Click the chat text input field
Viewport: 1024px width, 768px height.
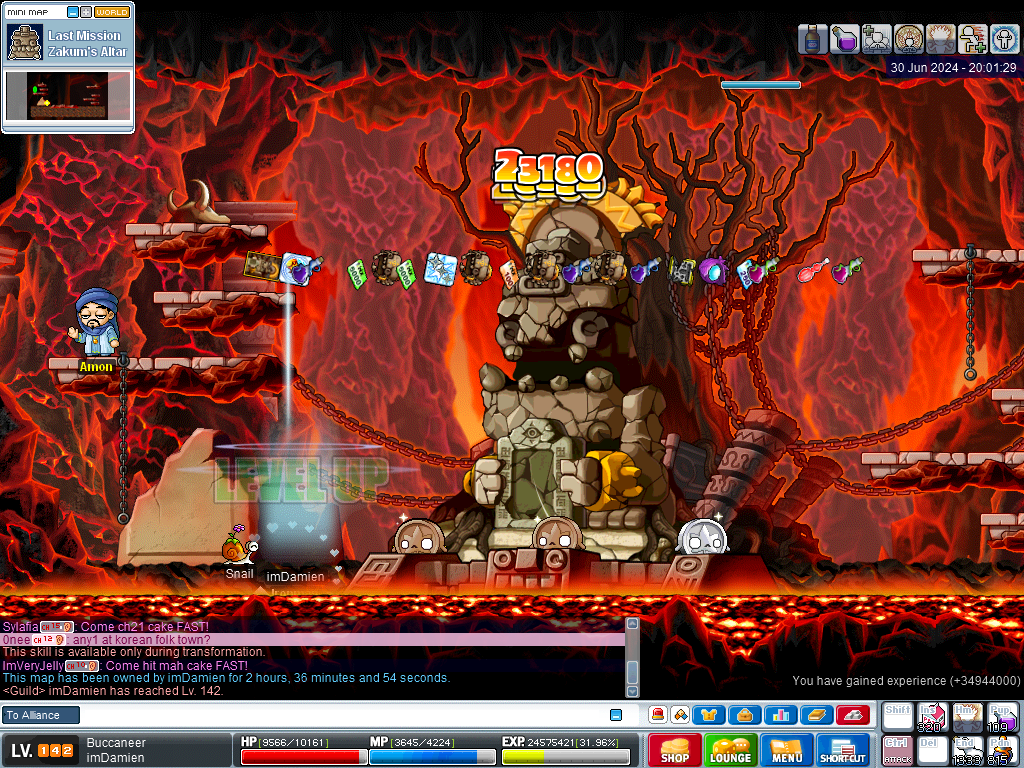click(x=340, y=715)
